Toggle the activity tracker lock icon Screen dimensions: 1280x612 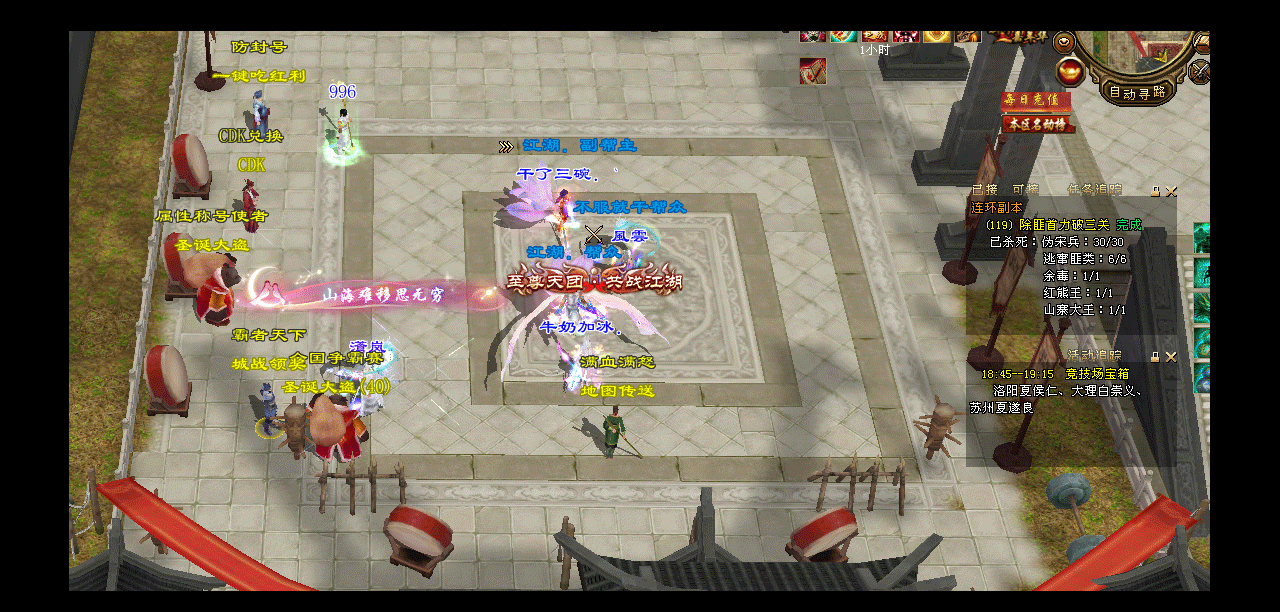[1155, 356]
